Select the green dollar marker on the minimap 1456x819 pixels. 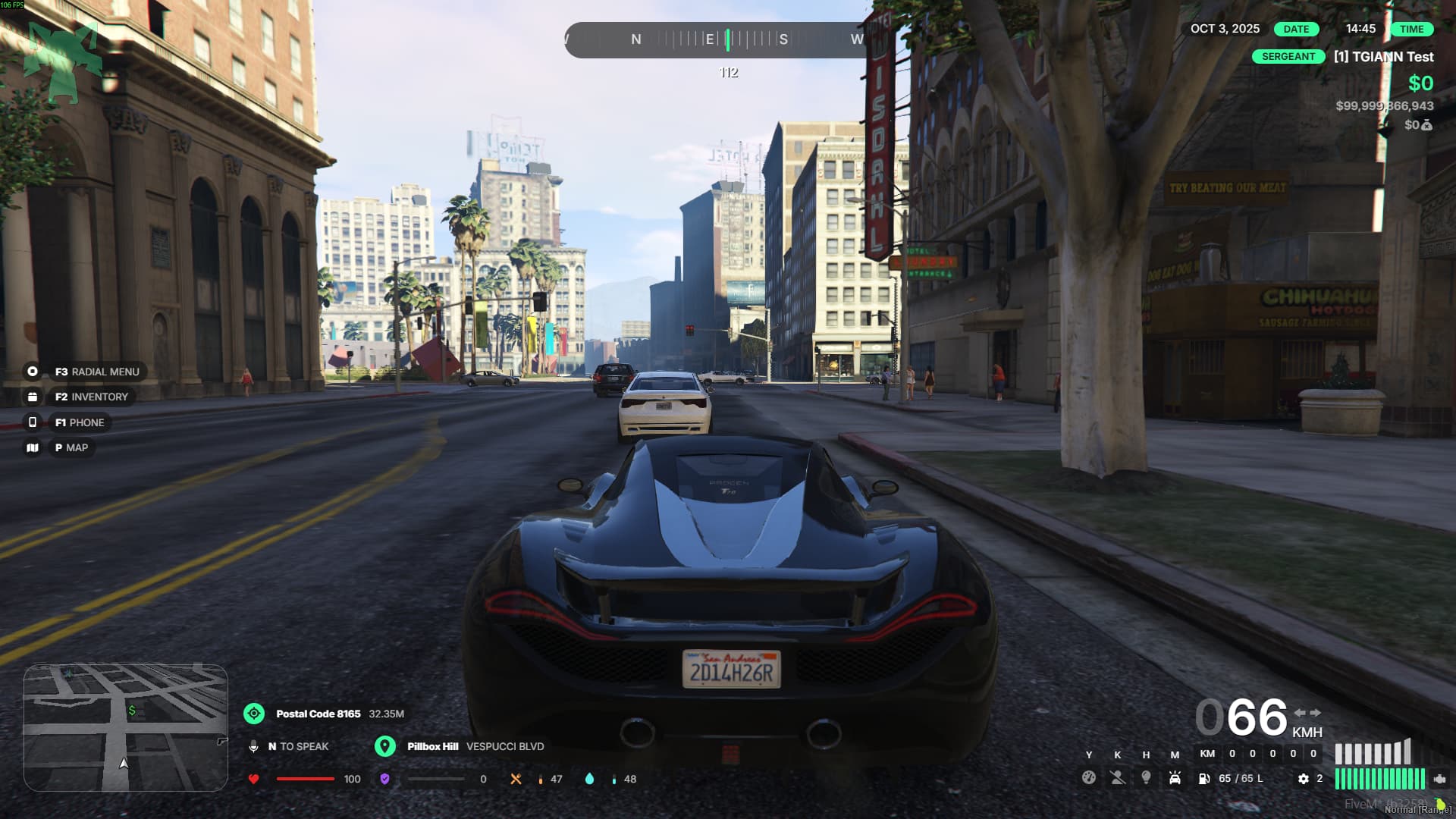pos(132,711)
